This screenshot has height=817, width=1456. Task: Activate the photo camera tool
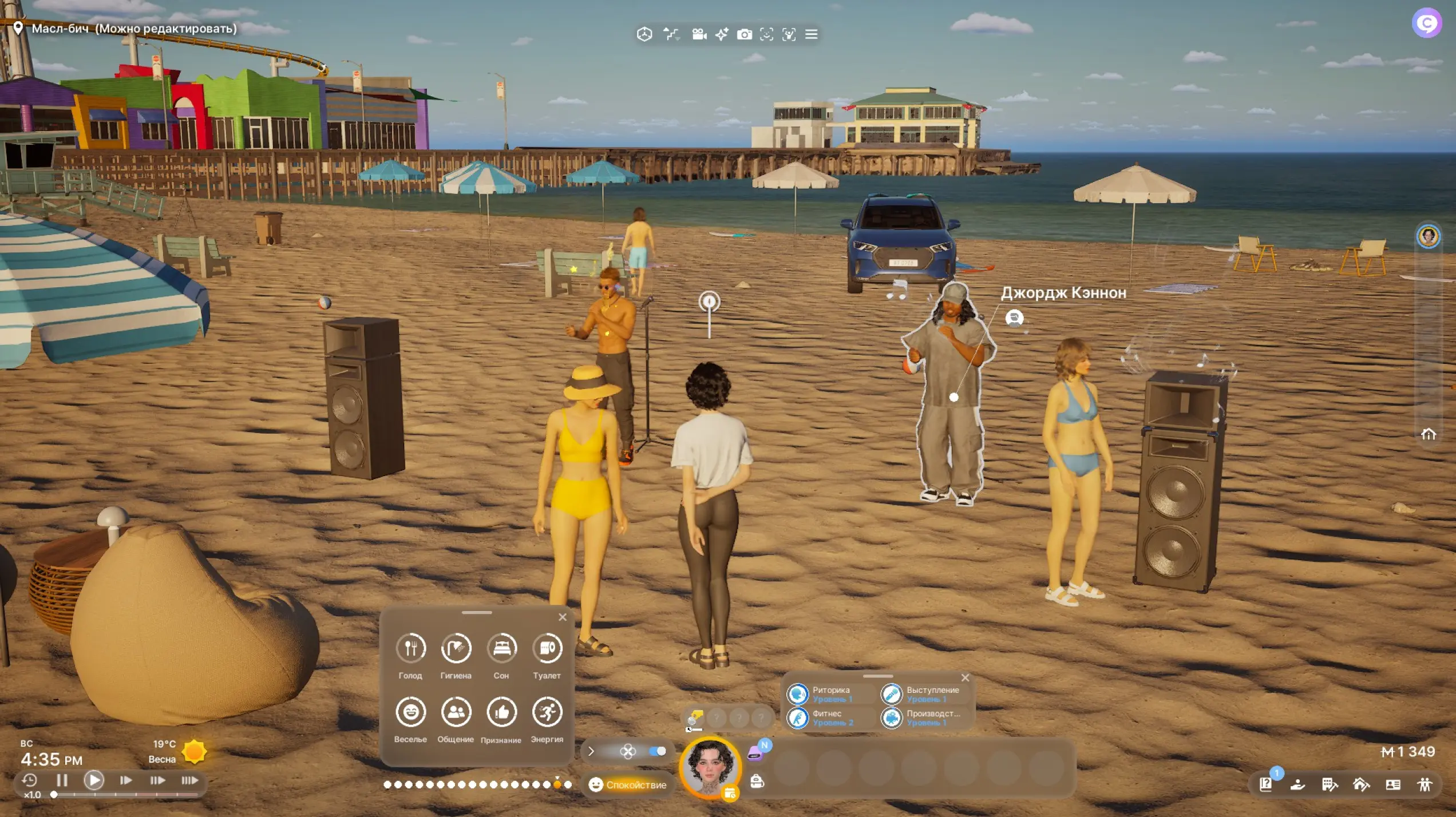tap(744, 34)
